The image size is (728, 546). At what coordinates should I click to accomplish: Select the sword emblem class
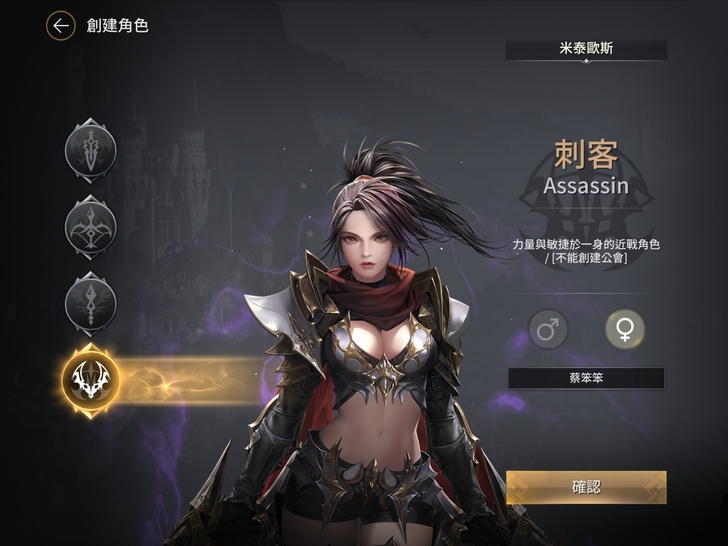coord(91,151)
